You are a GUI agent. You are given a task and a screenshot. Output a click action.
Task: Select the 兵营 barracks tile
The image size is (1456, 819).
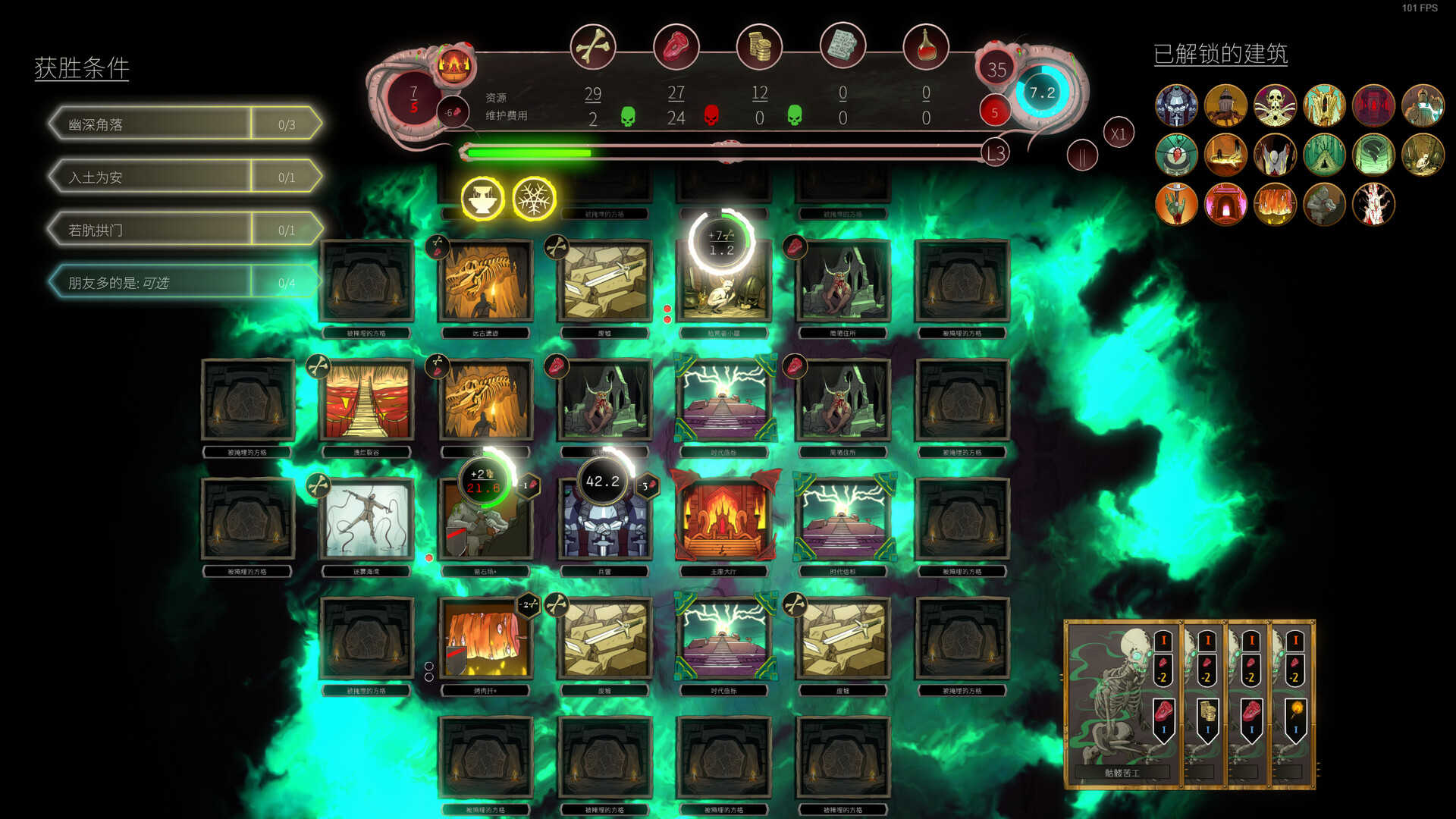604,523
